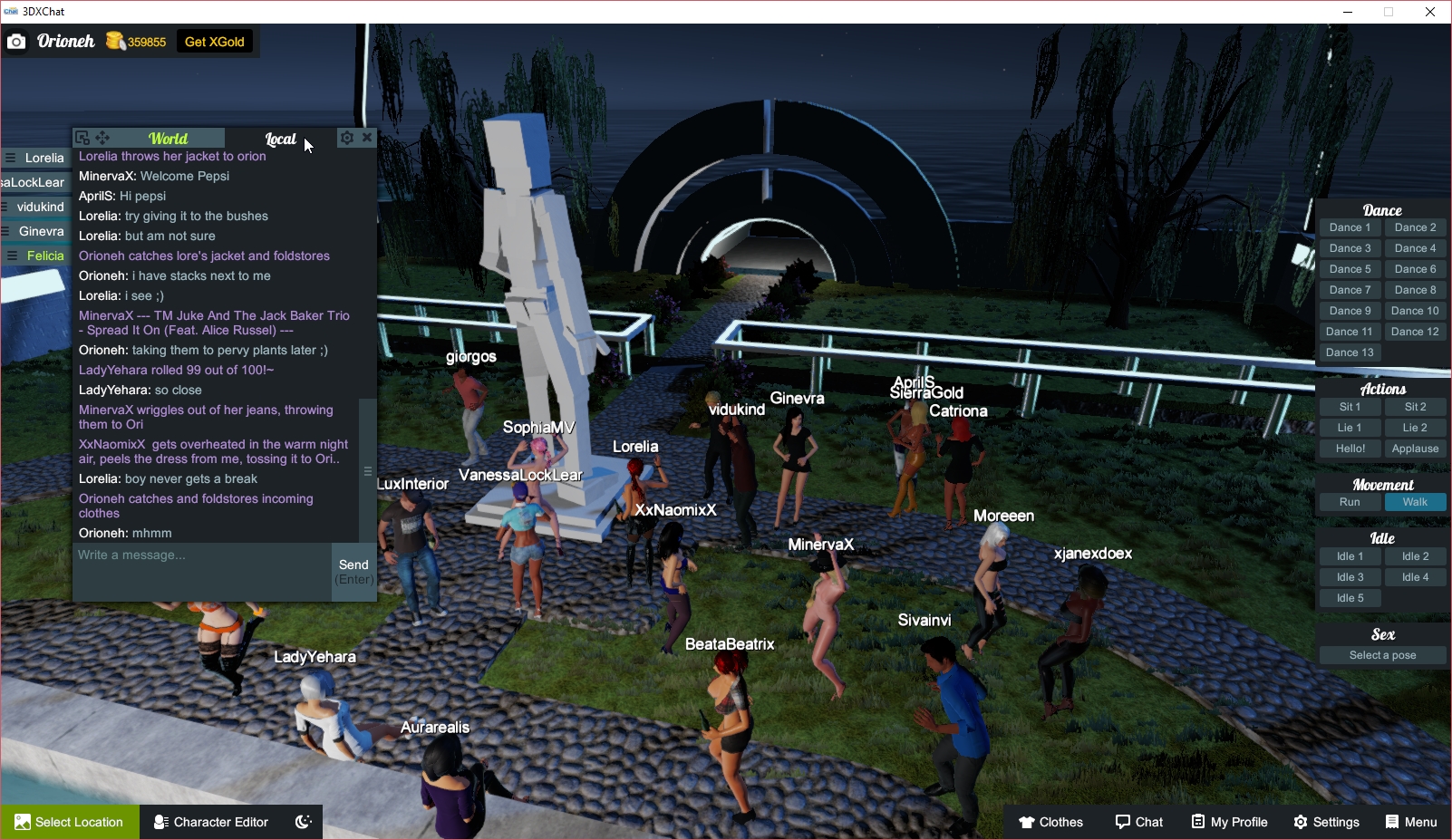The image size is (1452, 840).
Task: Open chat settings with the gear icon
Action: click(x=347, y=138)
